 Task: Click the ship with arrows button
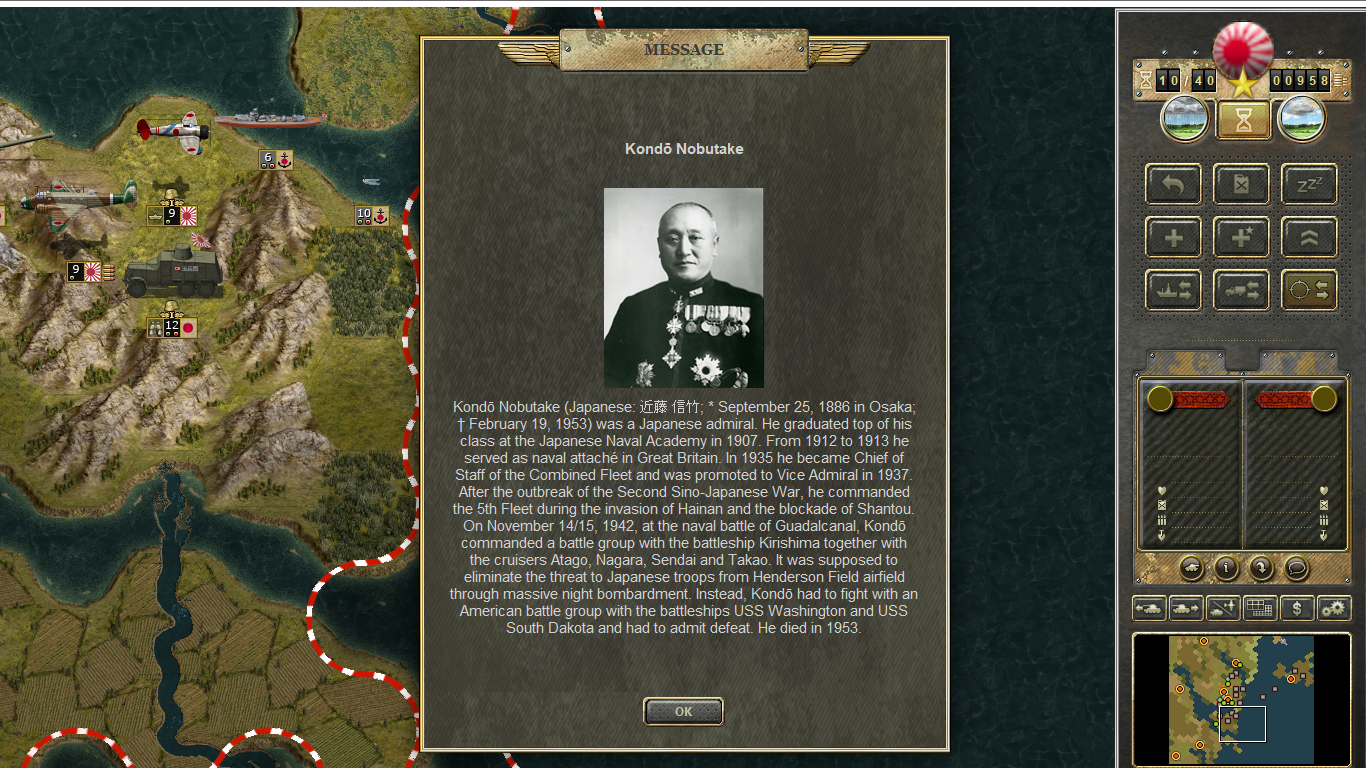pyautogui.click(x=1173, y=290)
